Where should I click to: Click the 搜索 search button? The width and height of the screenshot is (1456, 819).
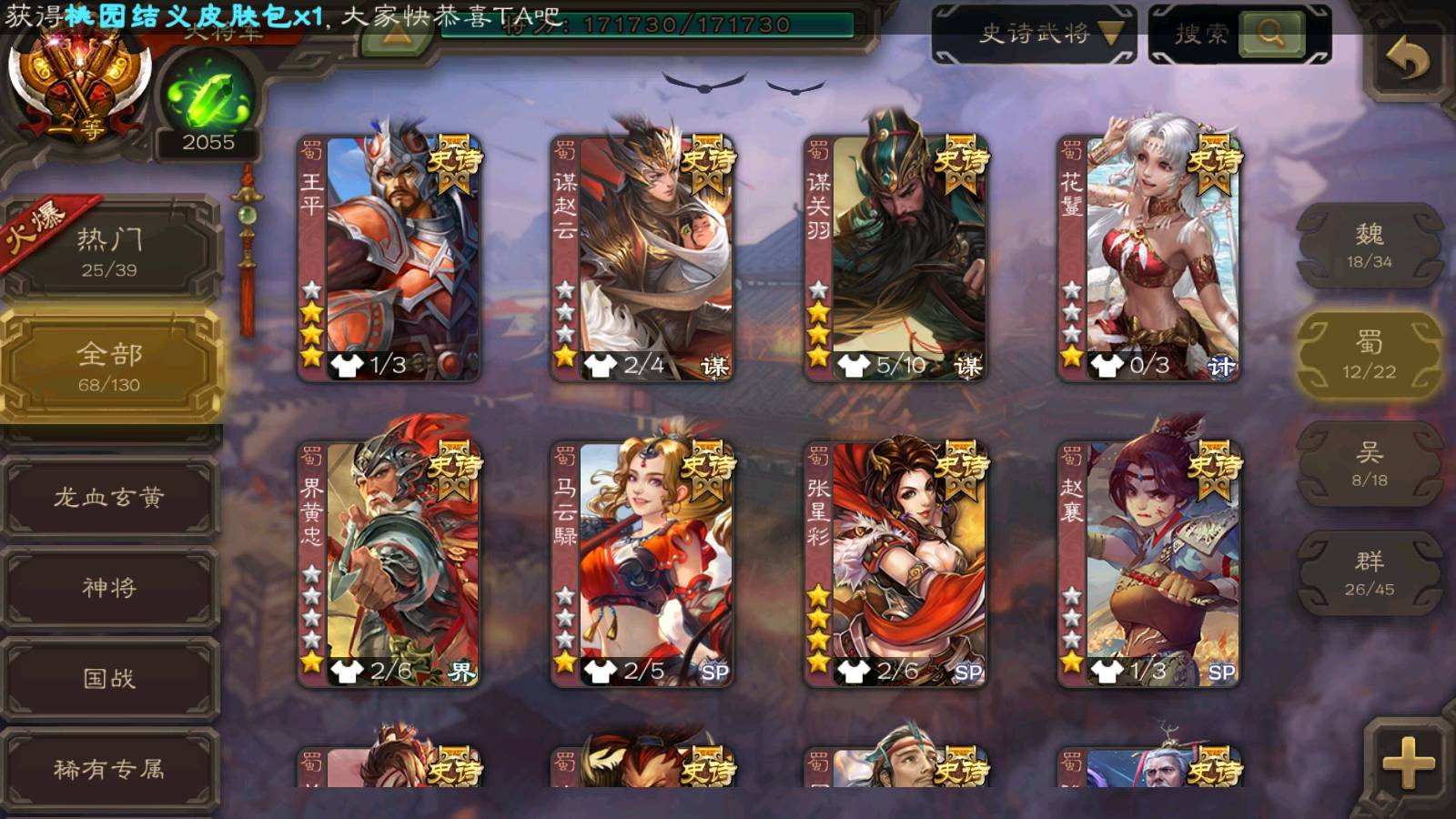(1271, 35)
